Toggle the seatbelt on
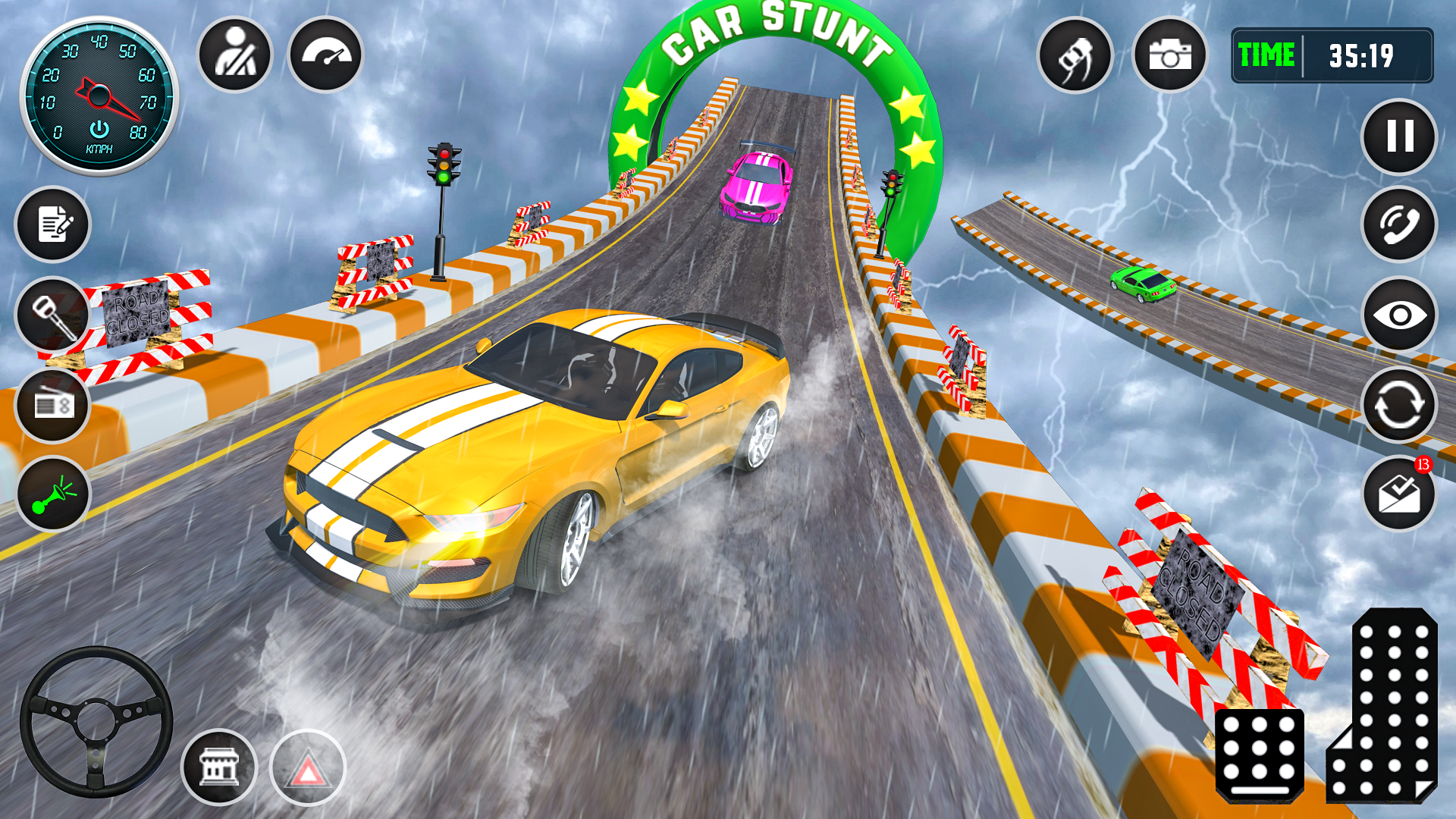 [x=235, y=55]
